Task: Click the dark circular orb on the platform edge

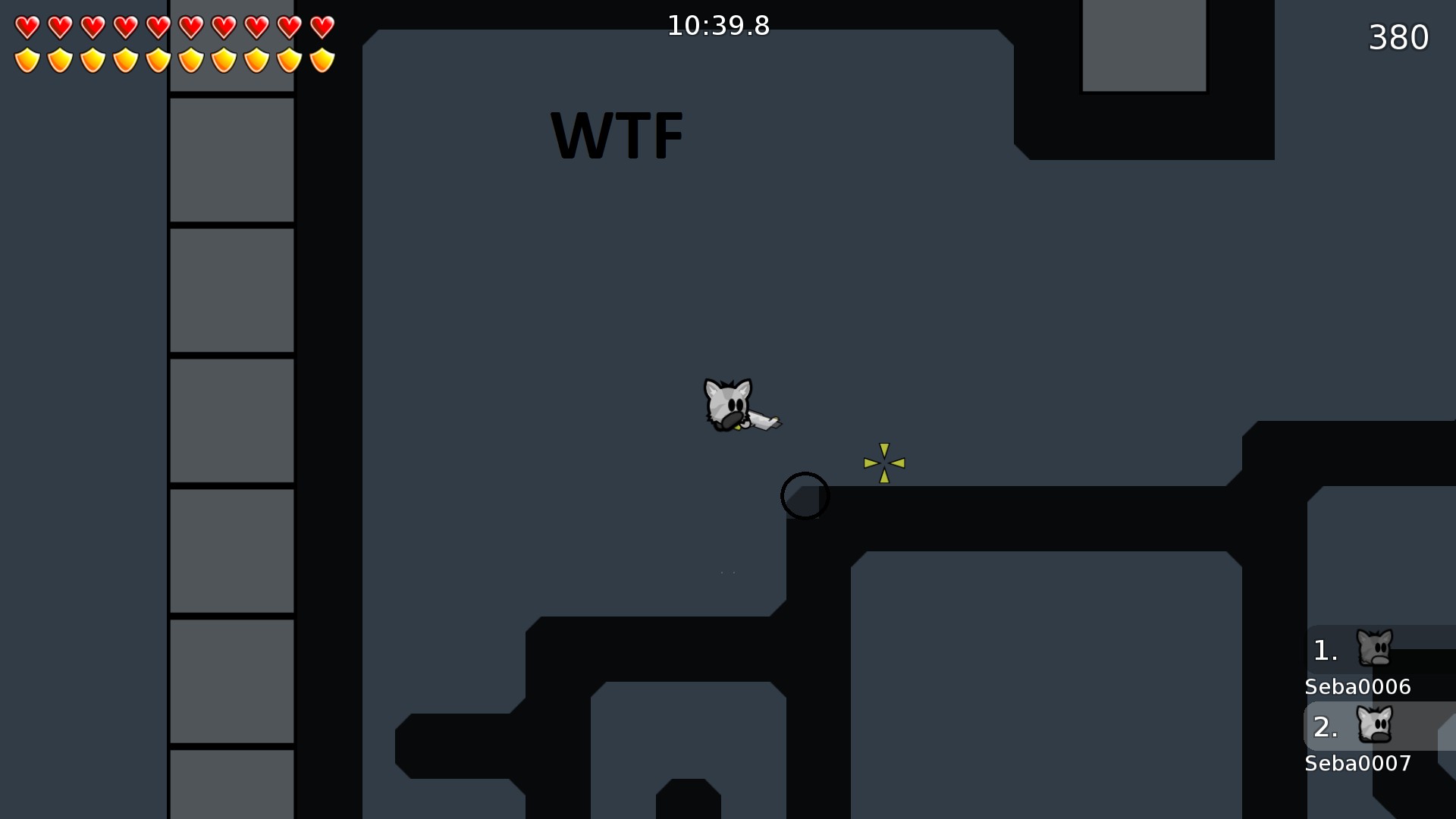Action: pyautogui.click(x=805, y=495)
